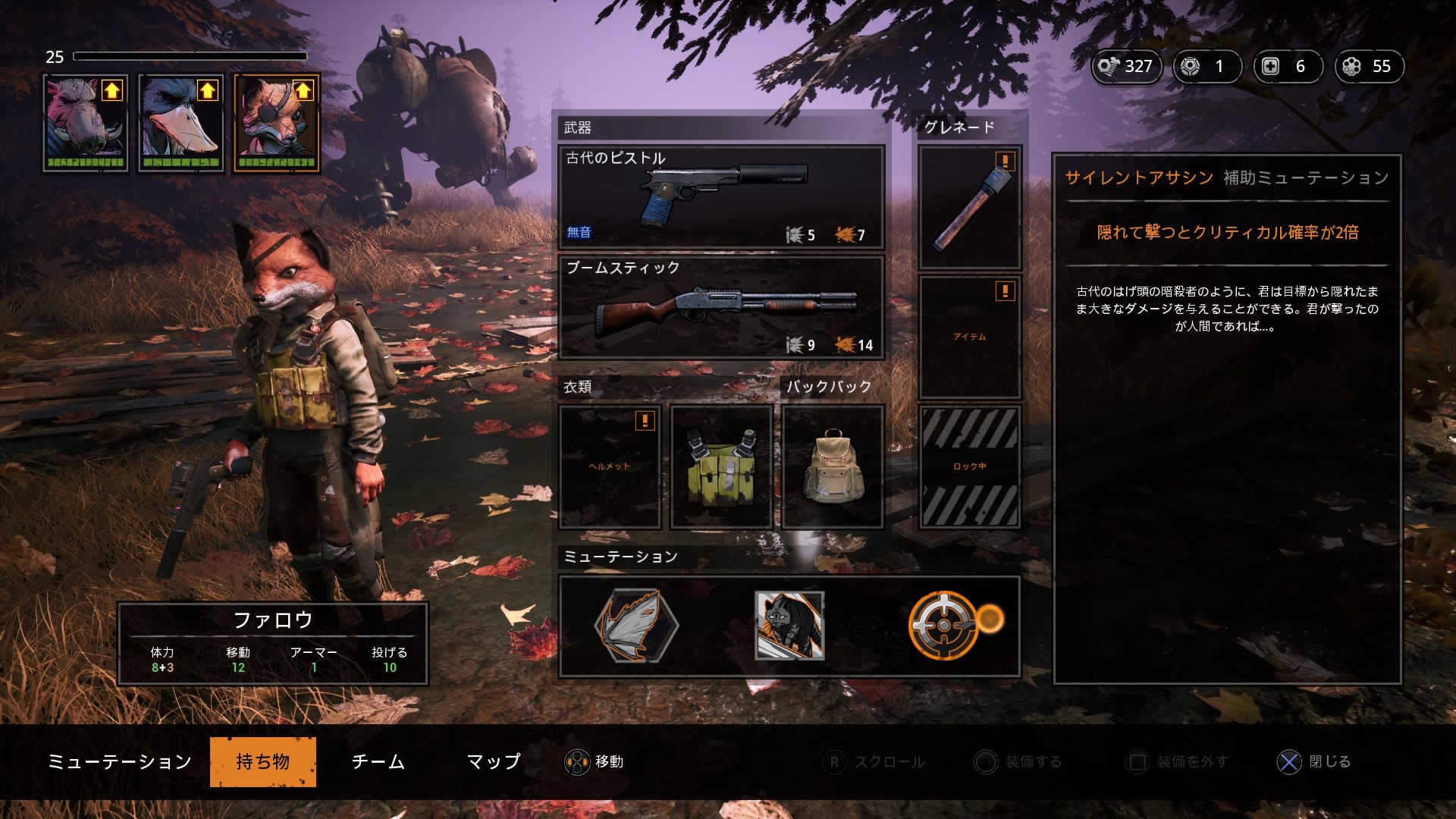Select the crosshair Silent Assassin mutation

pyautogui.click(x=944, y=626)
